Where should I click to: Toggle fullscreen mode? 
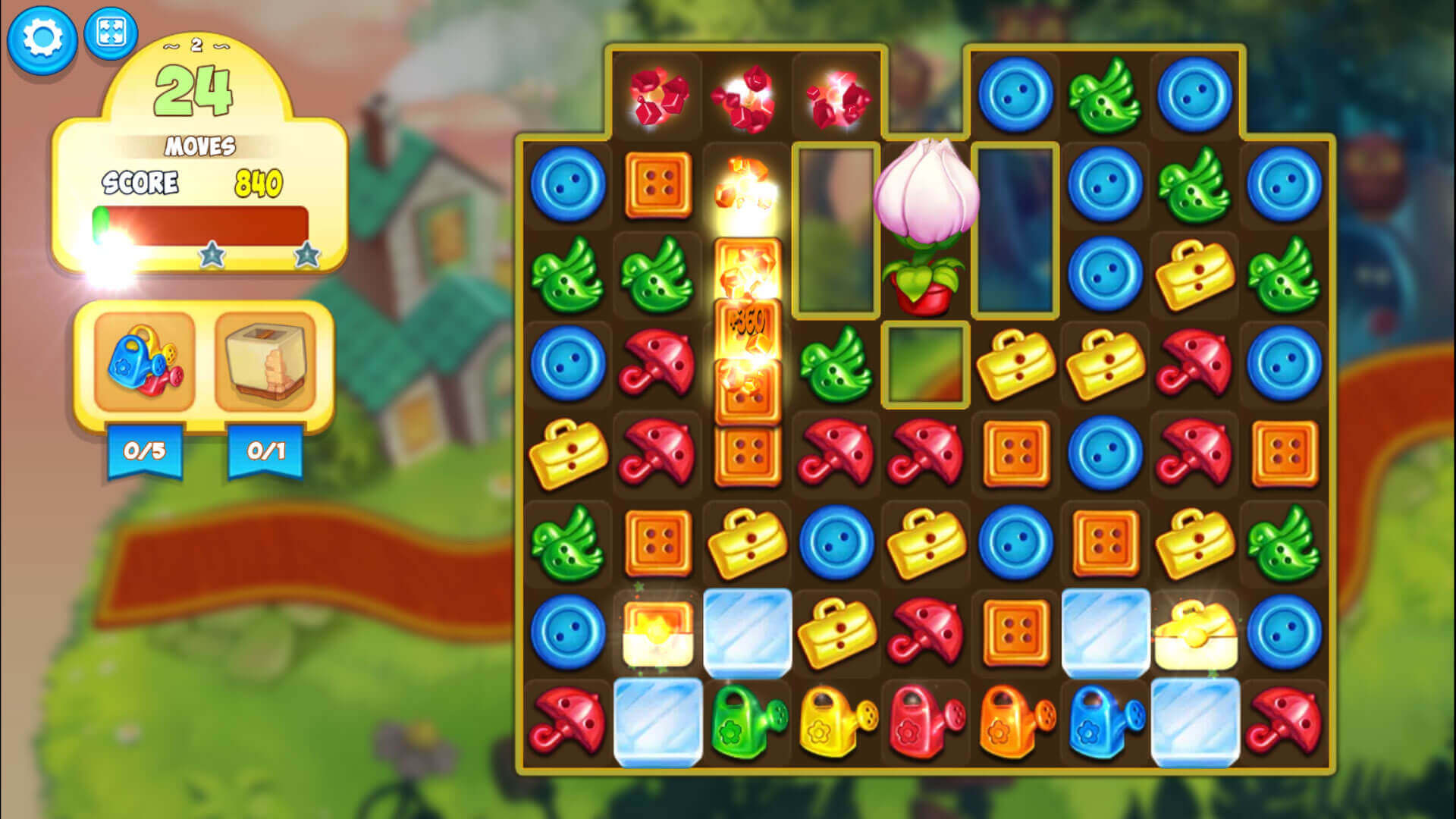point(110,34)
